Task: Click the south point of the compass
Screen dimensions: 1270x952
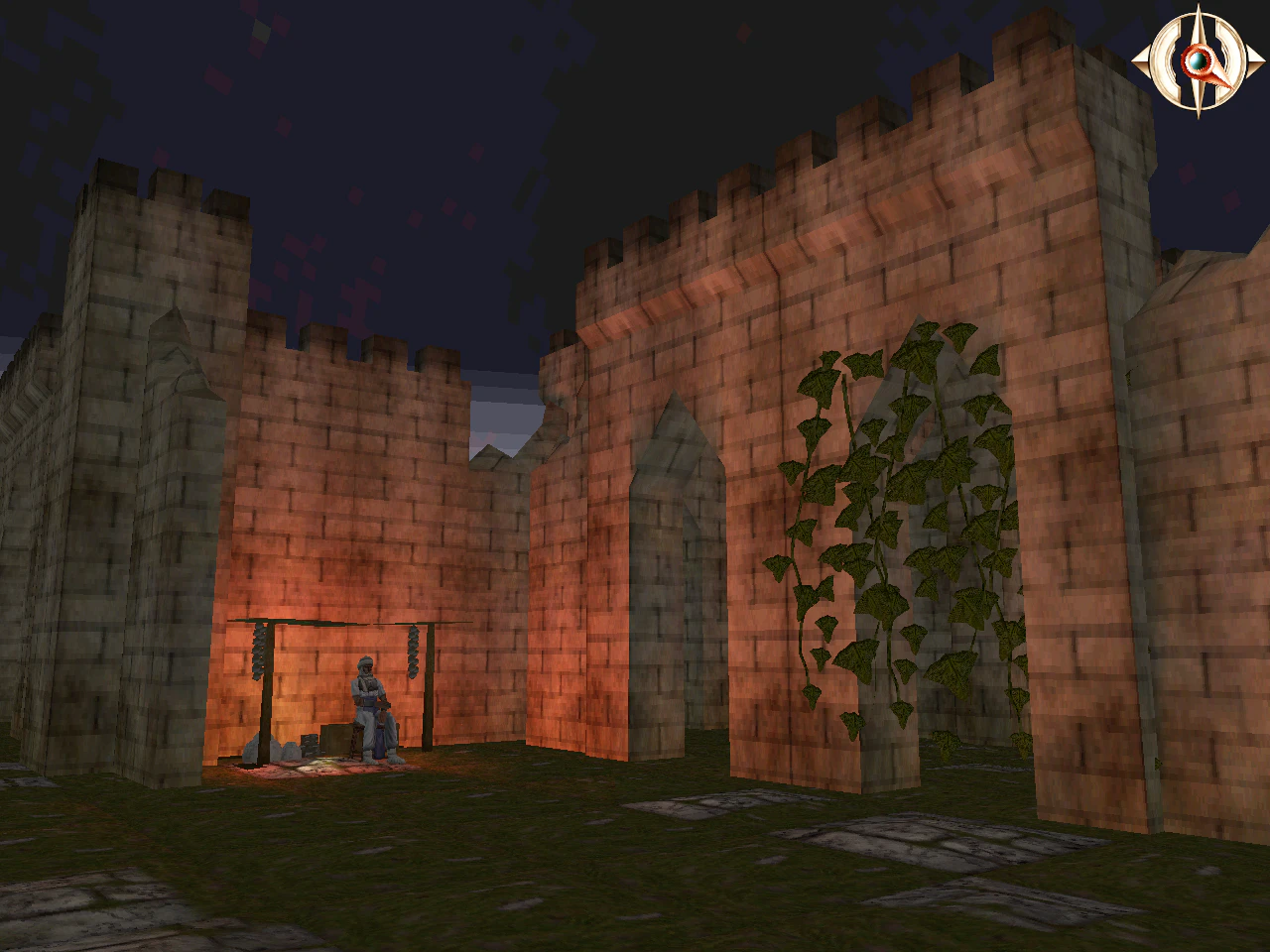Action: click(1198, 109)
